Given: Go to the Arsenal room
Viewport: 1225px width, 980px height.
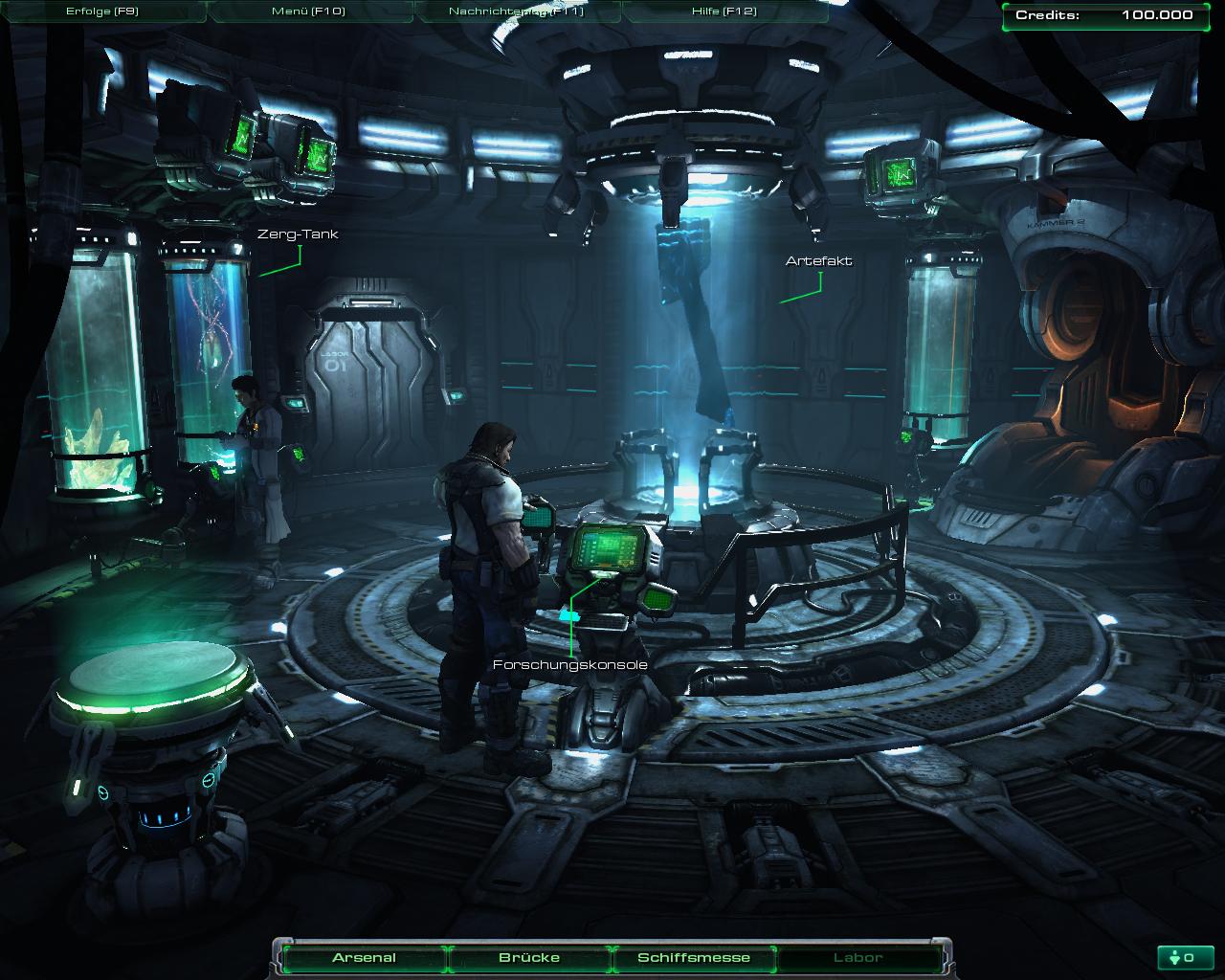Looking at the screenshot, I should (x=364, y=957).
